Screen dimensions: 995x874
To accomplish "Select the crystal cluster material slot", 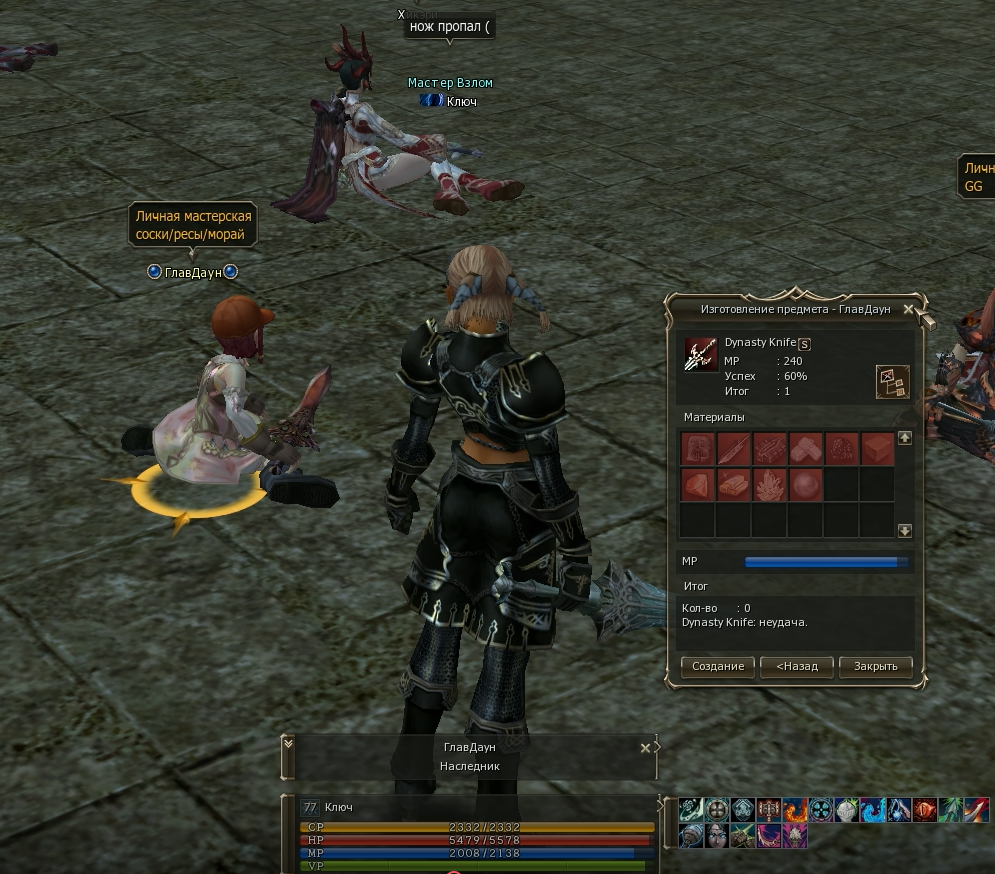I will 769,485.
